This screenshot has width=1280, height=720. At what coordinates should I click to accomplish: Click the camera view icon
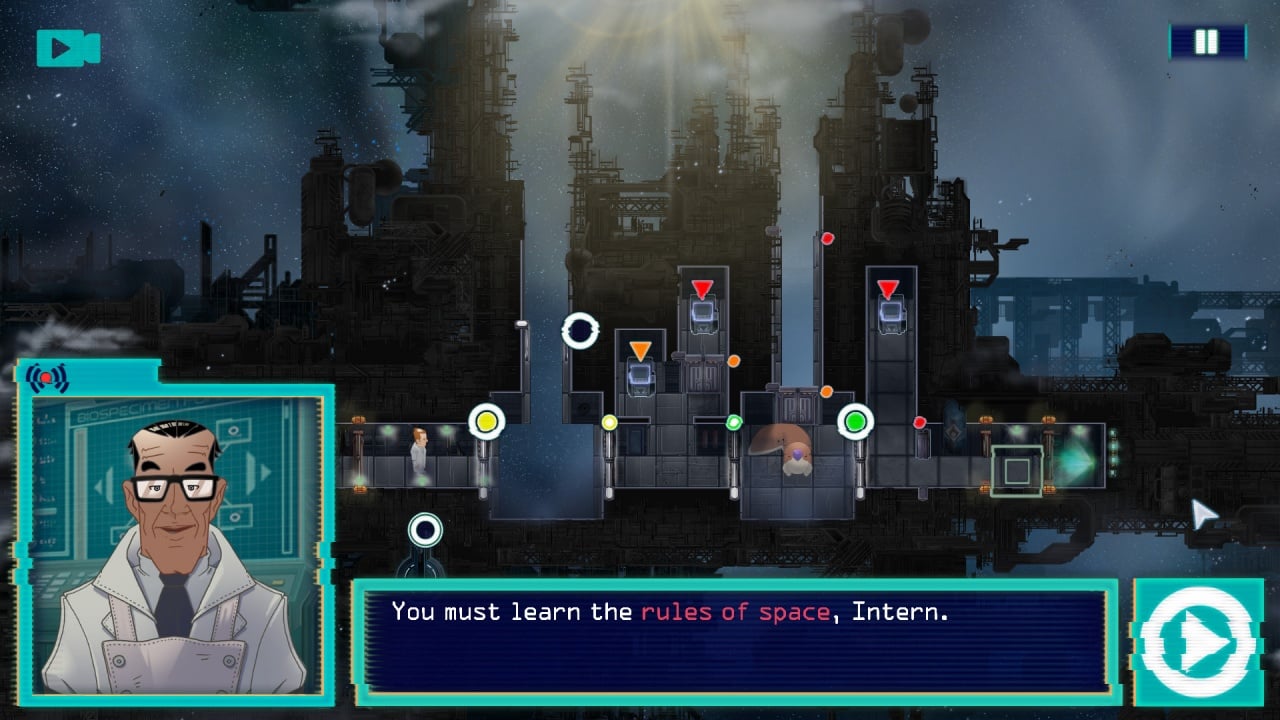[x=68, y=48]
